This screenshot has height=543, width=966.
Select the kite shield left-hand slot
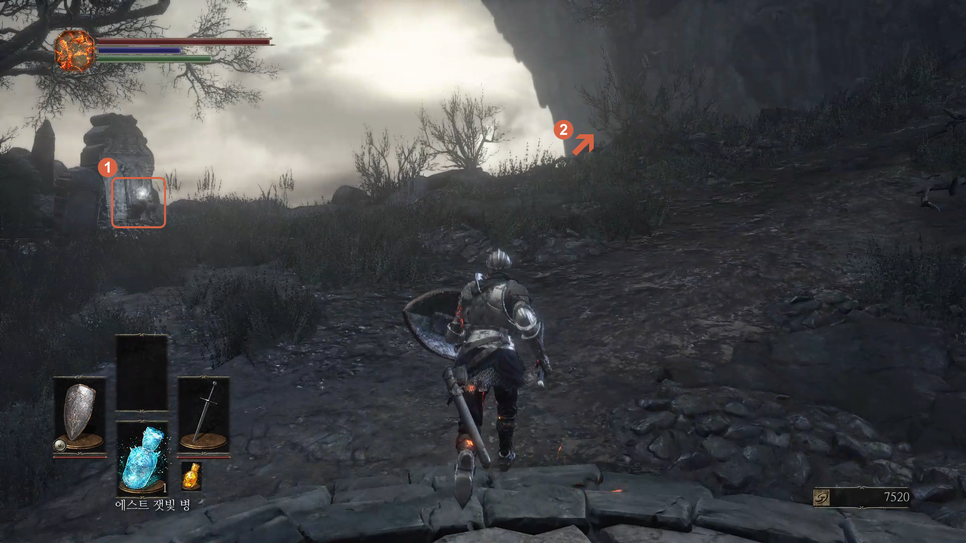click(79, 415)
